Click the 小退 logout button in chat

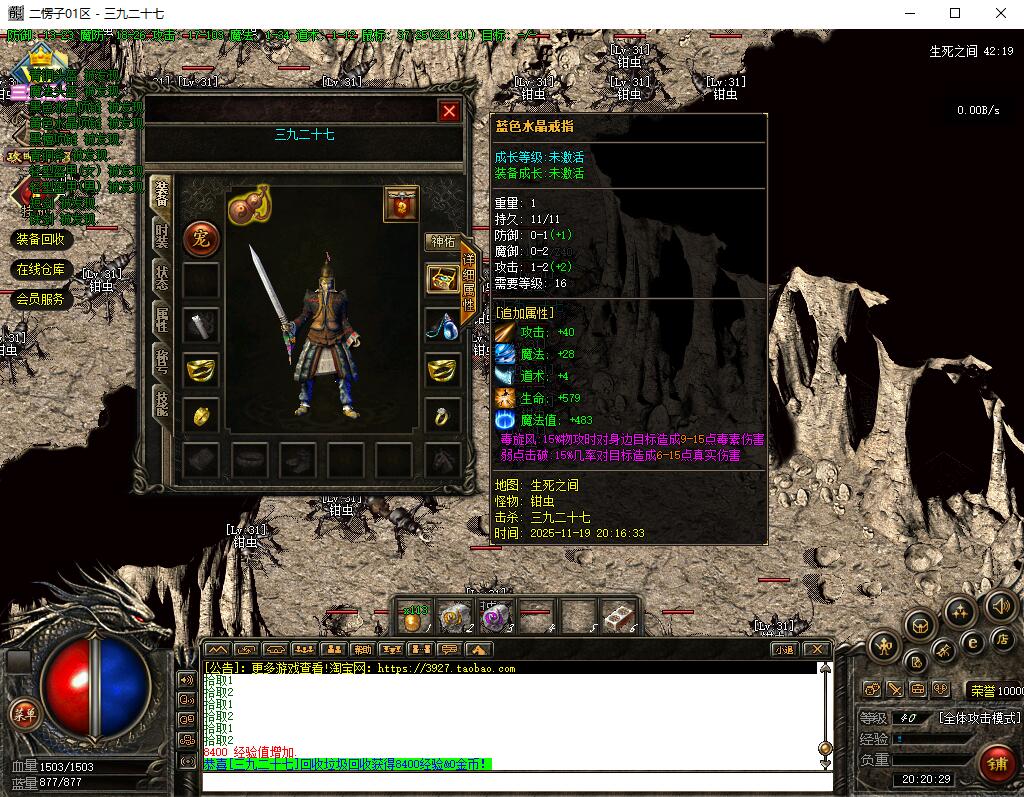click(x=784, y=649)
